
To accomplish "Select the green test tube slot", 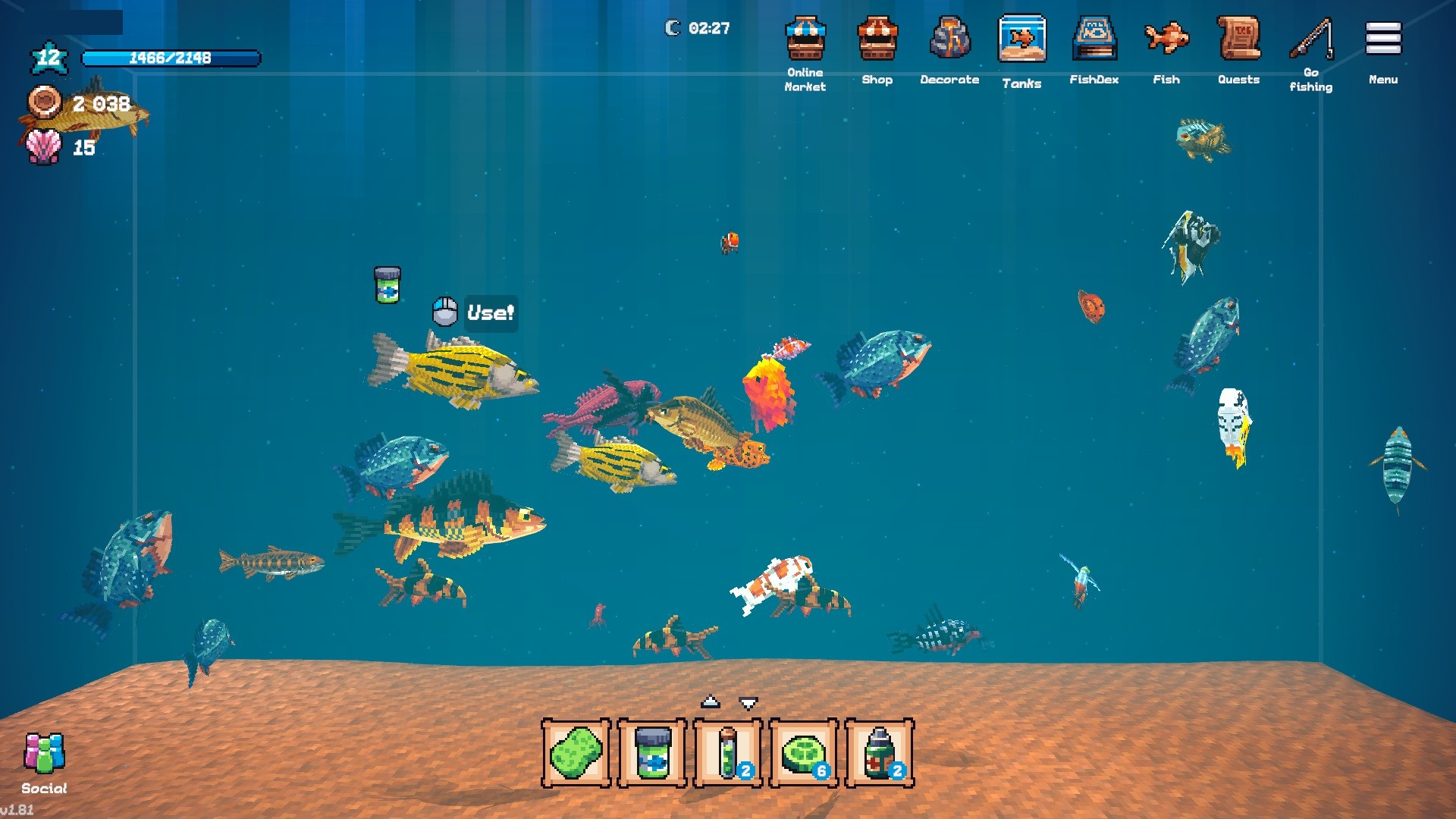I will tap(728, 753).
